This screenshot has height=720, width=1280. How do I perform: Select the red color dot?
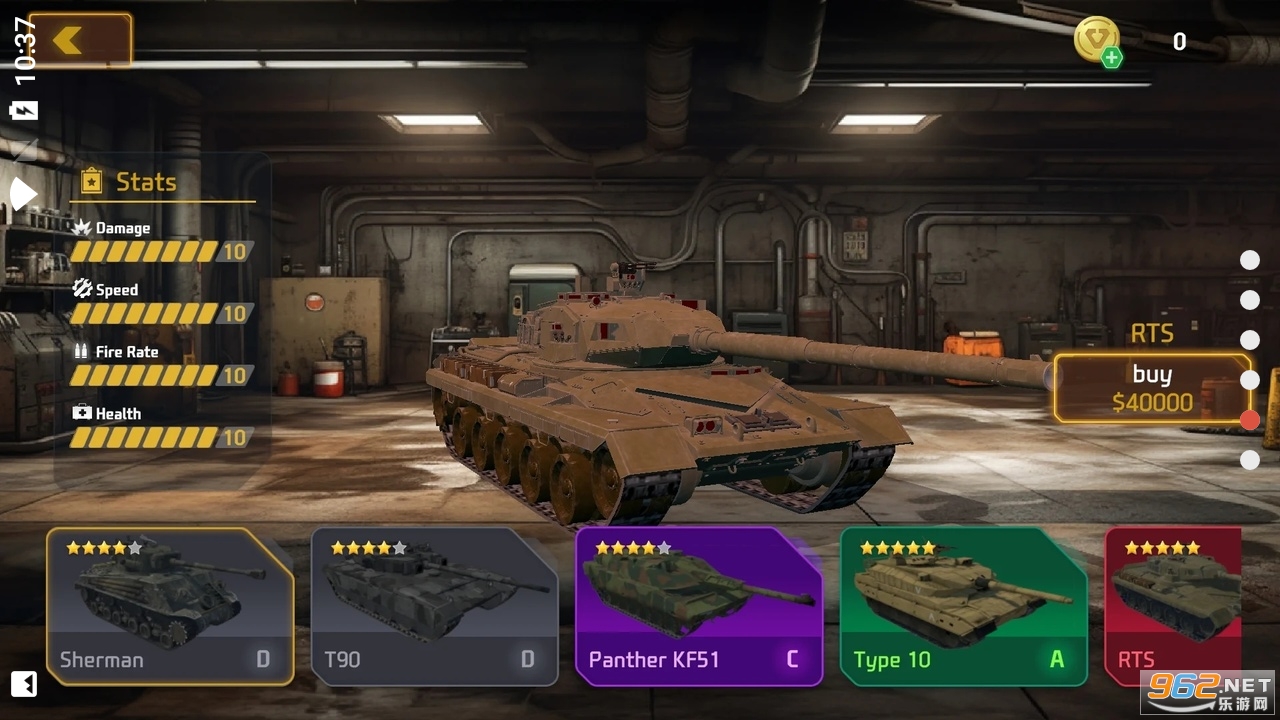coord(1250,420)
